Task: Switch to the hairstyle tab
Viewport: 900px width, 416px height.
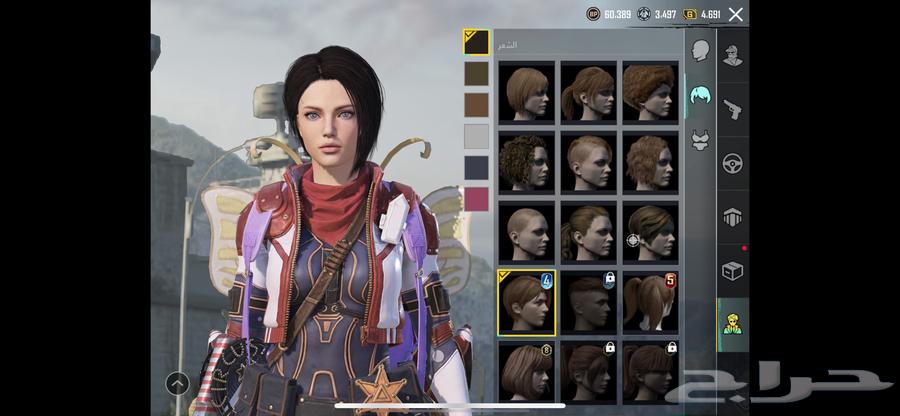Action: point(700,93)
